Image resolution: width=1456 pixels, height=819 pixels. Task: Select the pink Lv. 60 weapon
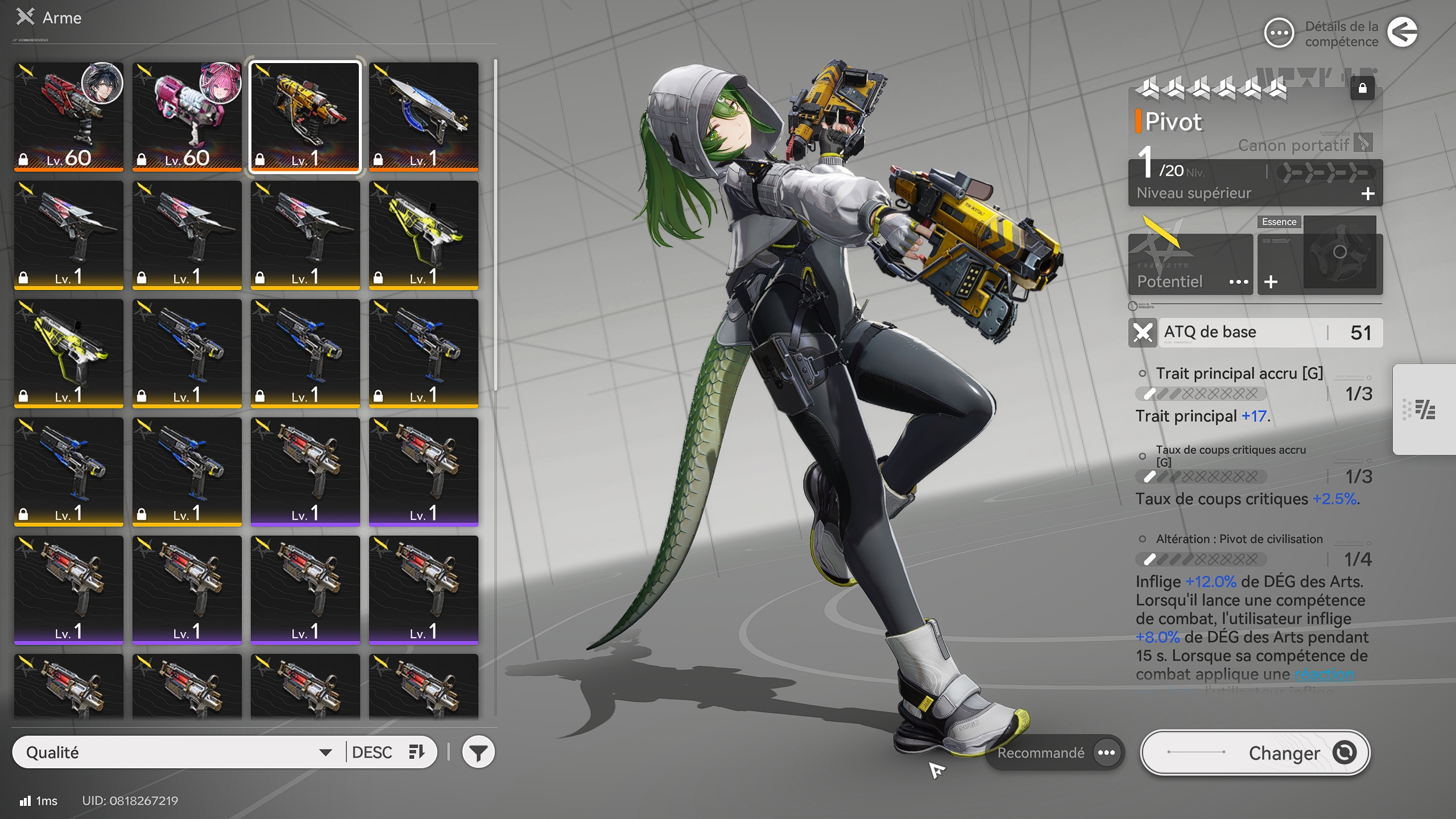187,117
